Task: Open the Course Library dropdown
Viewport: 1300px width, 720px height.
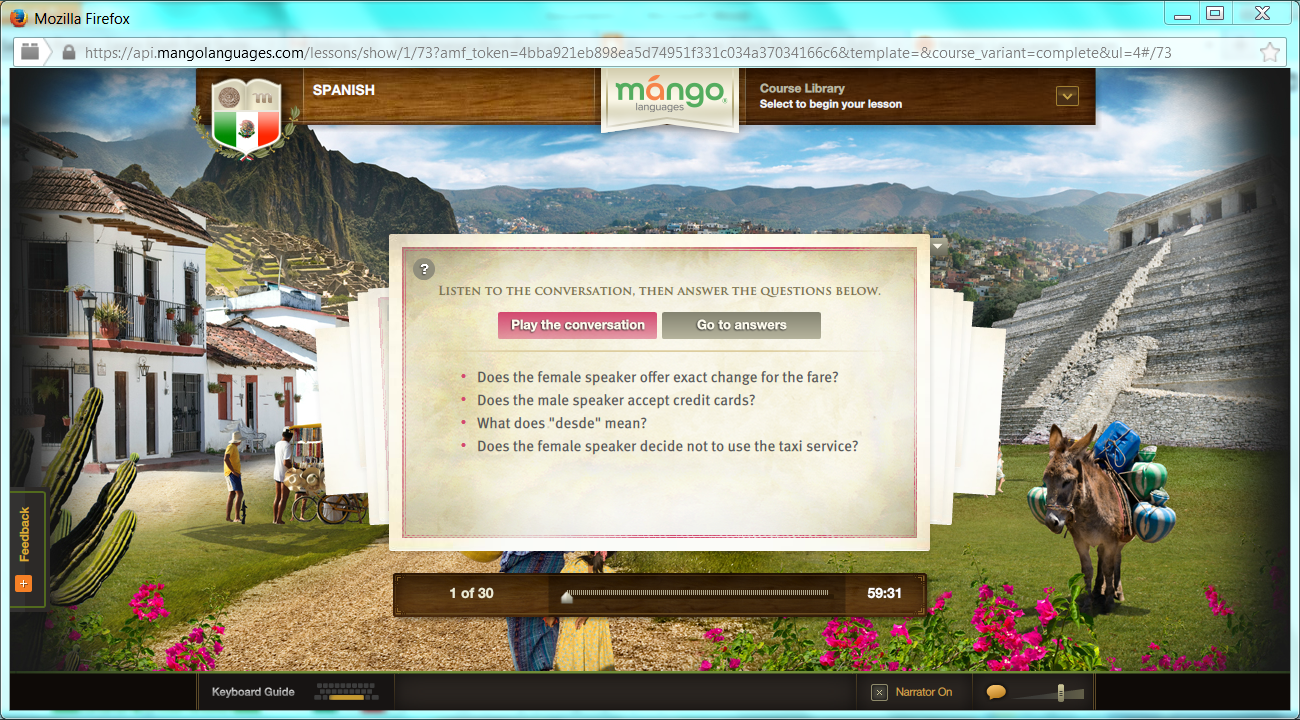Action: (x=1066, y=95)
